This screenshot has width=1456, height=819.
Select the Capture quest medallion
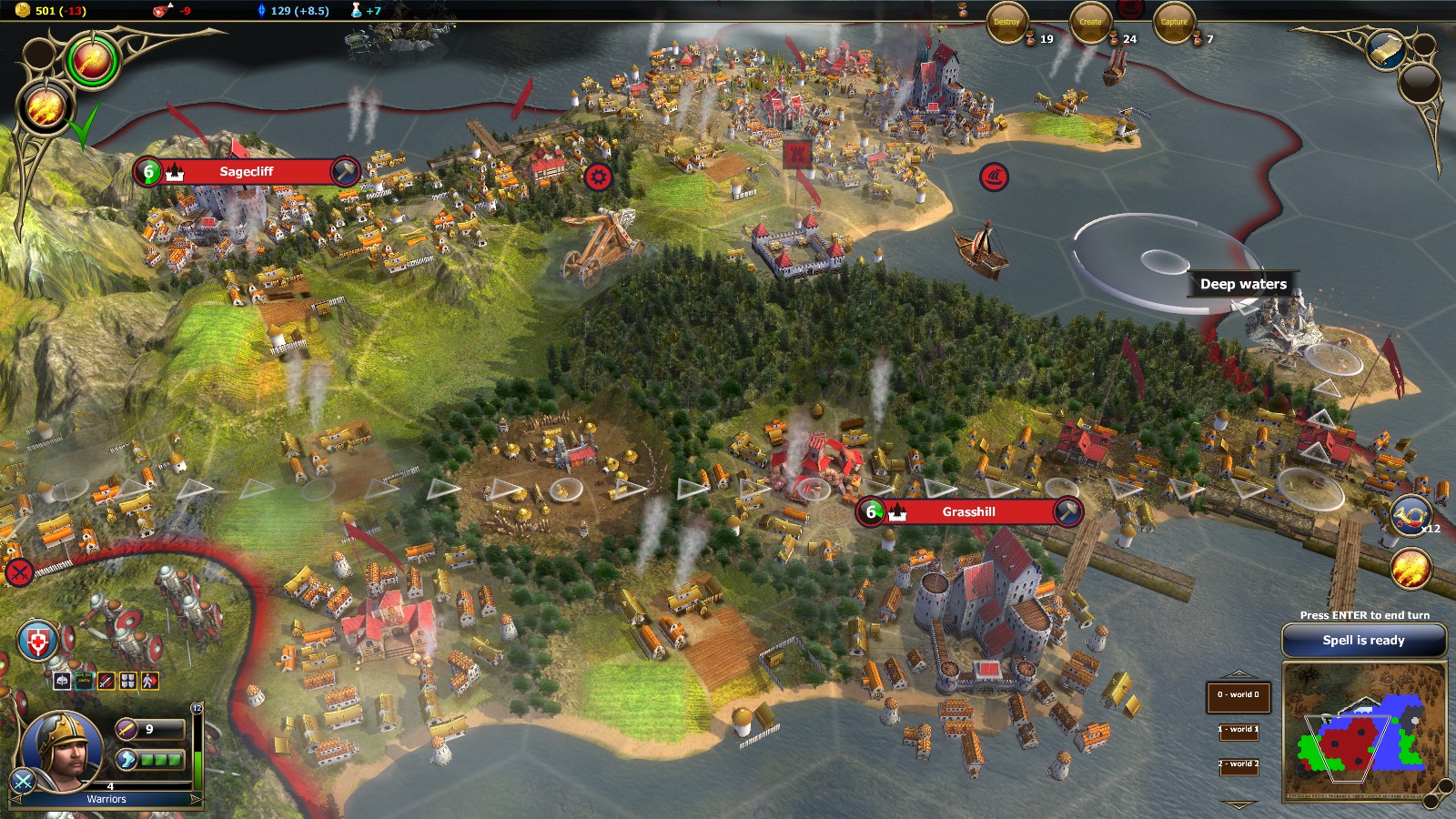1174,23
